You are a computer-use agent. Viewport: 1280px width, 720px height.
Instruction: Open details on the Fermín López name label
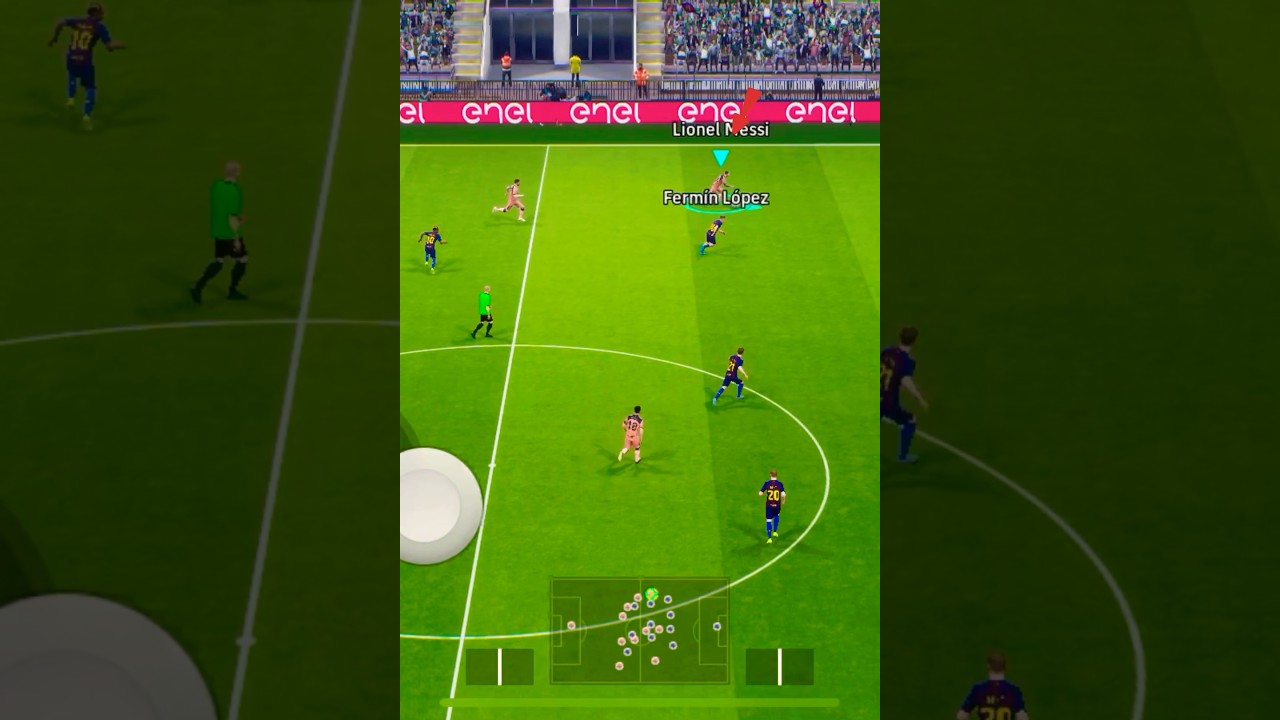point(716,198)
